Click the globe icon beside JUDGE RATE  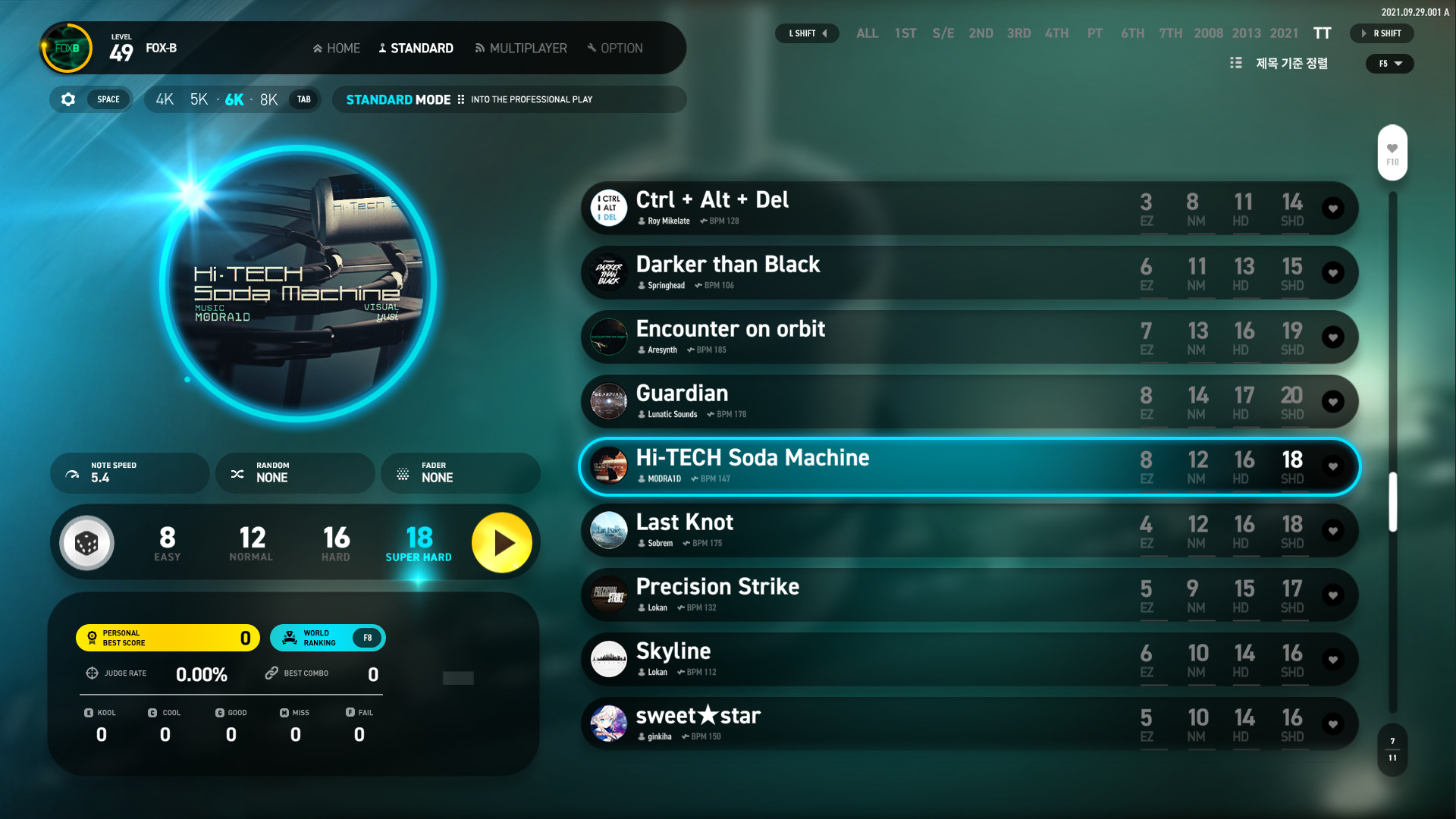(92, 673)
